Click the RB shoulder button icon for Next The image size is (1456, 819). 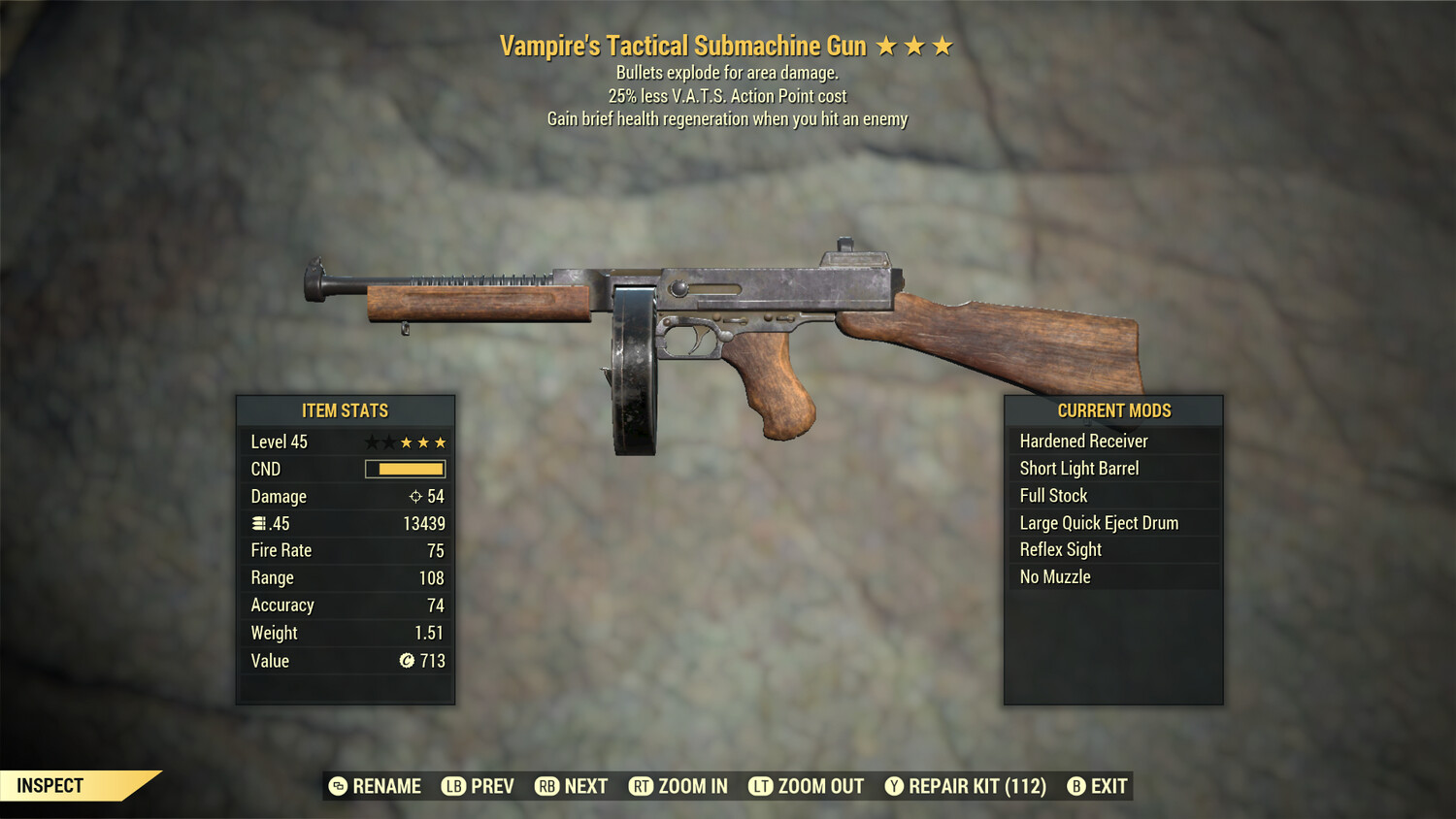click(x=547, y=786)
